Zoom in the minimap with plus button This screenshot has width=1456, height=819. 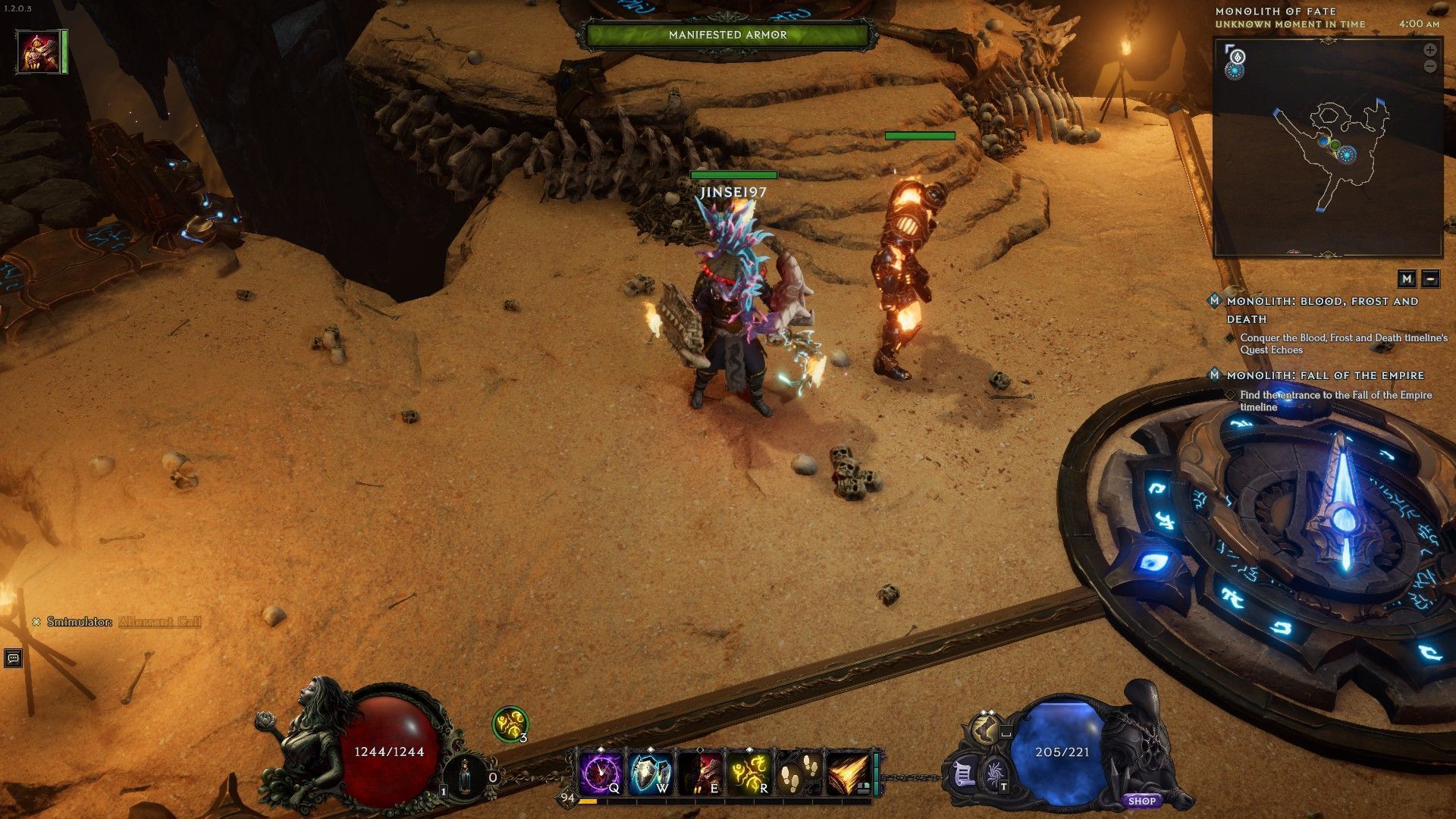pos(1429,50)
